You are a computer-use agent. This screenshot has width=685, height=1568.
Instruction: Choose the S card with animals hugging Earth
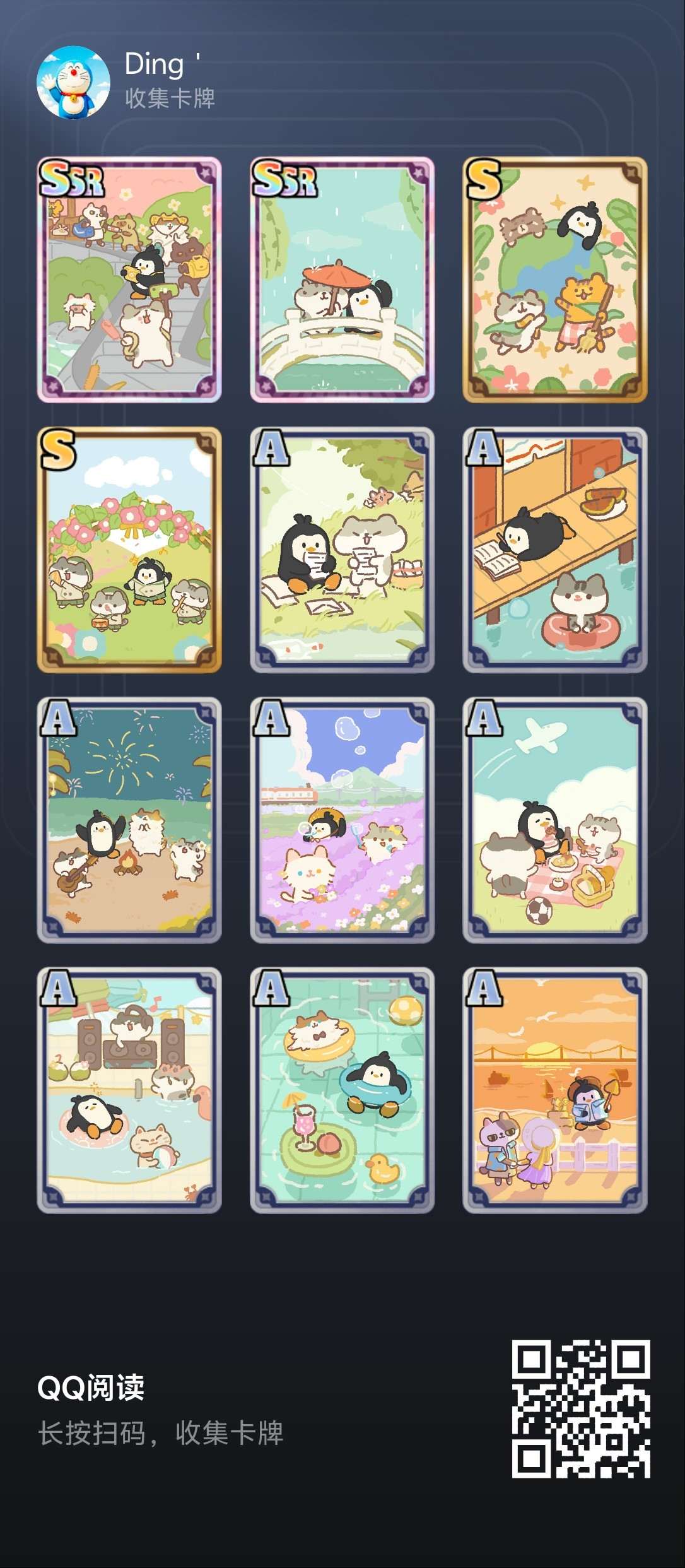[555, 280]
